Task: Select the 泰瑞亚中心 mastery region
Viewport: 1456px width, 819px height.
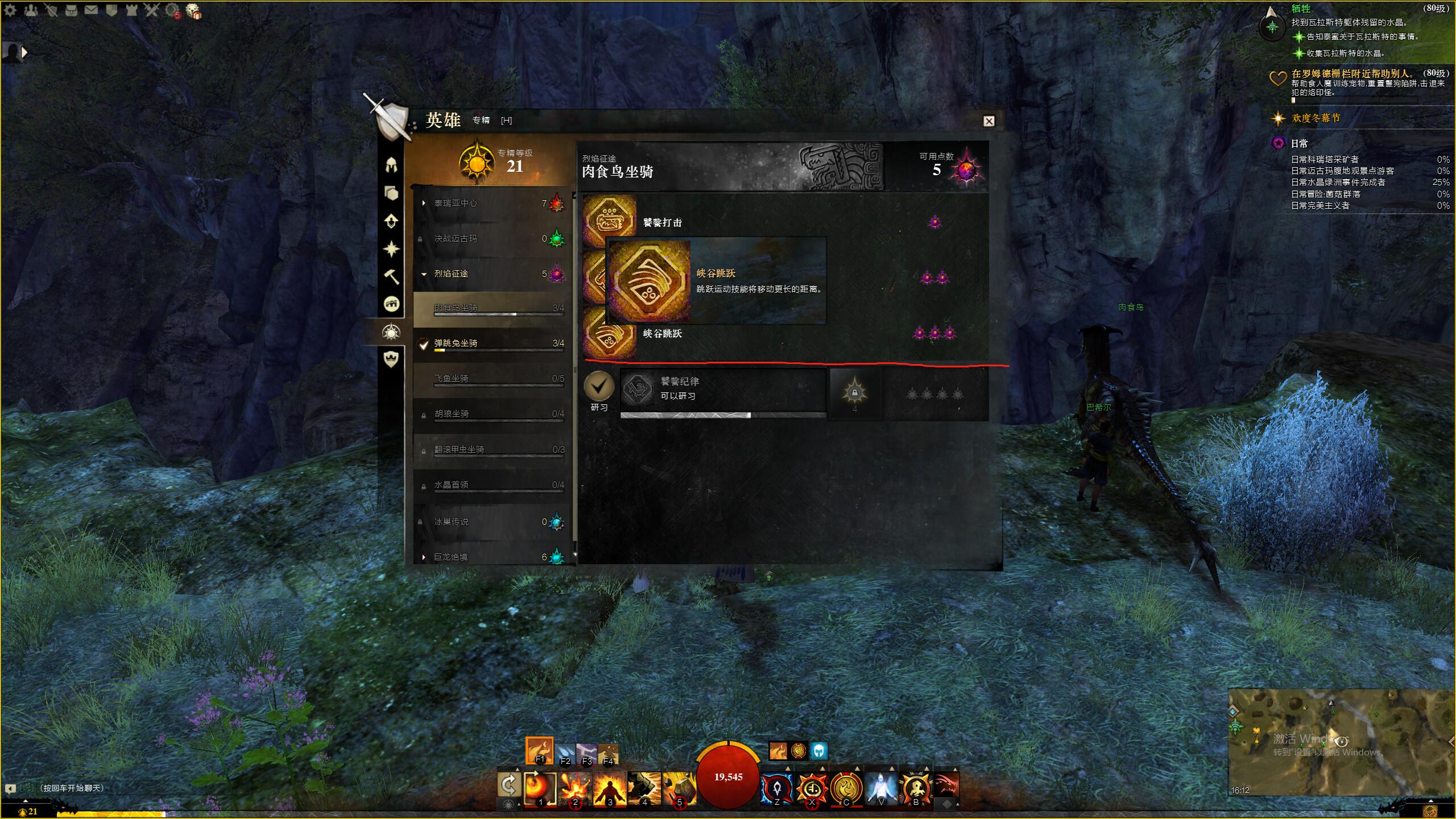Action: coord(456,203)
